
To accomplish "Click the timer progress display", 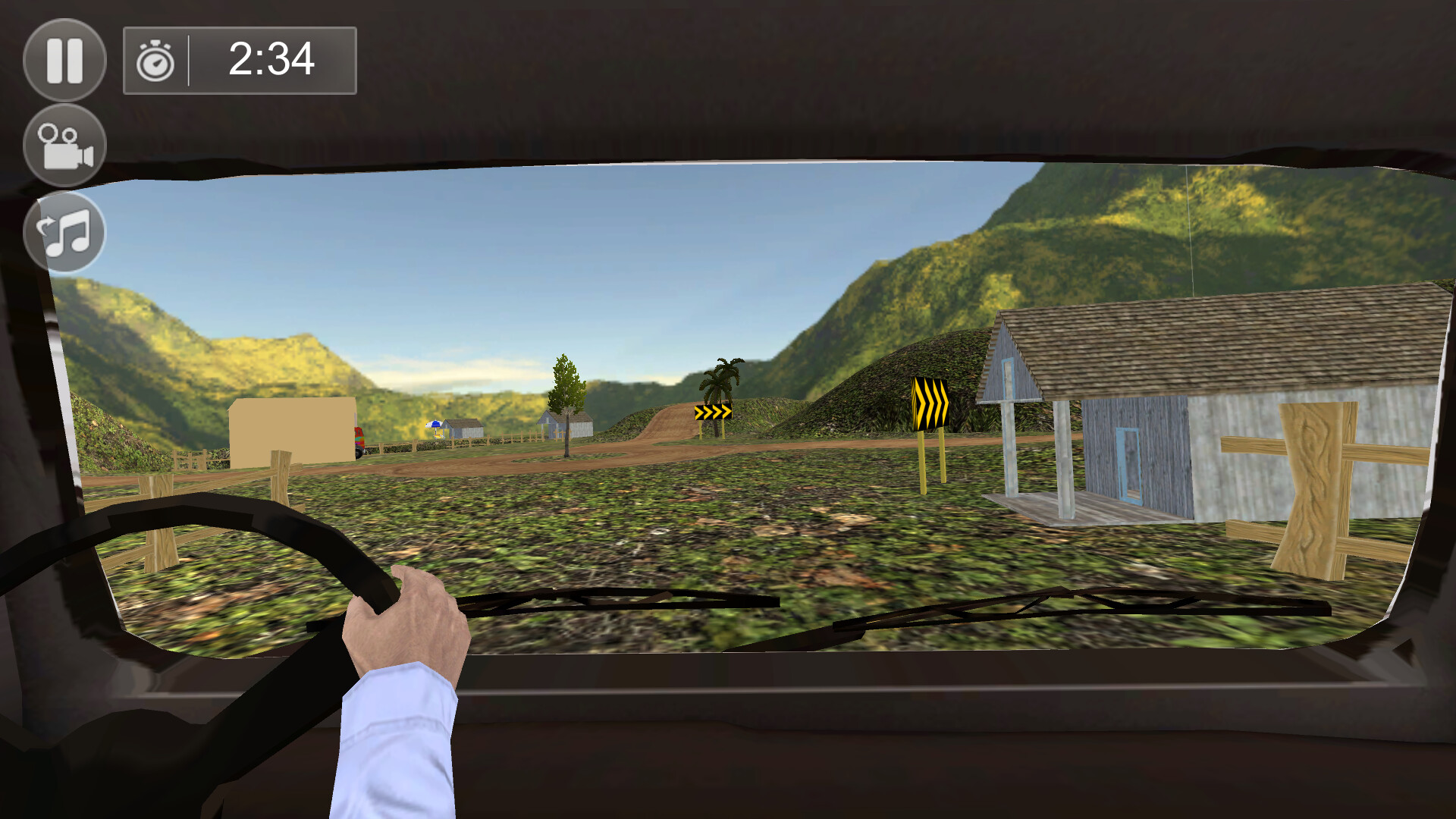I will [269, 61].
